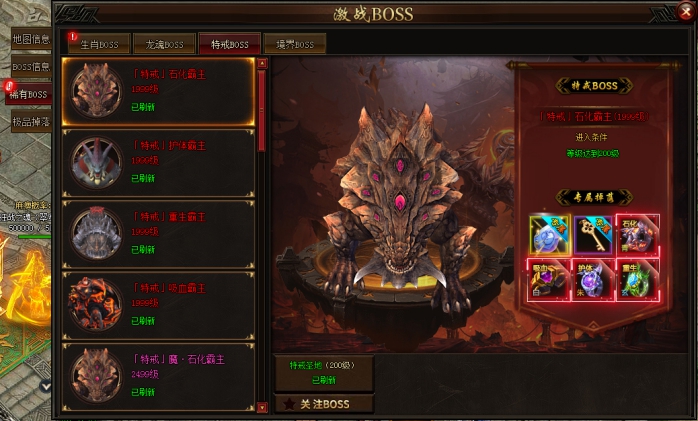Open the 龙魂BOSS tab

coord(164,44)
